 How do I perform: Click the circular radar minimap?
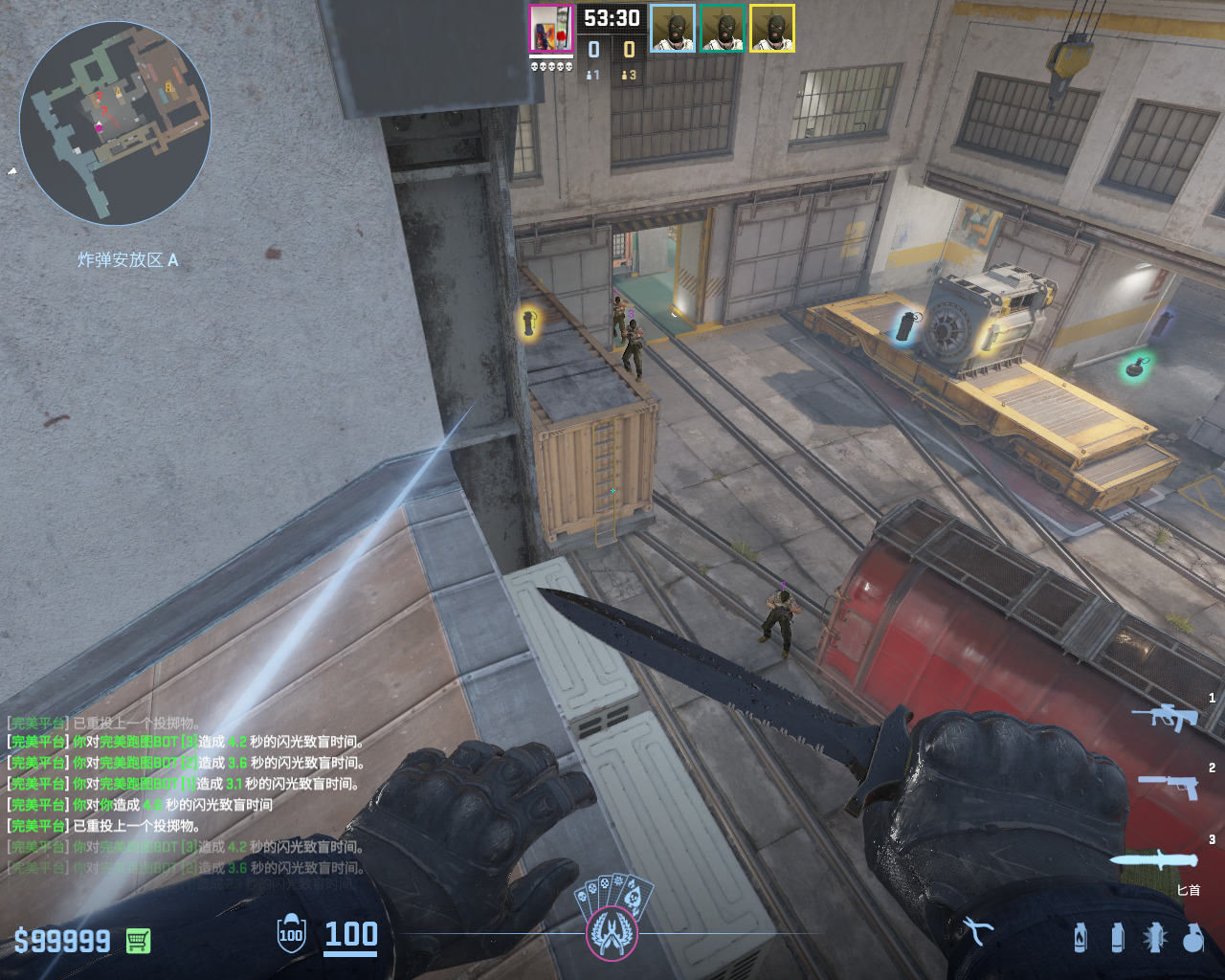[x=115, y=122]
